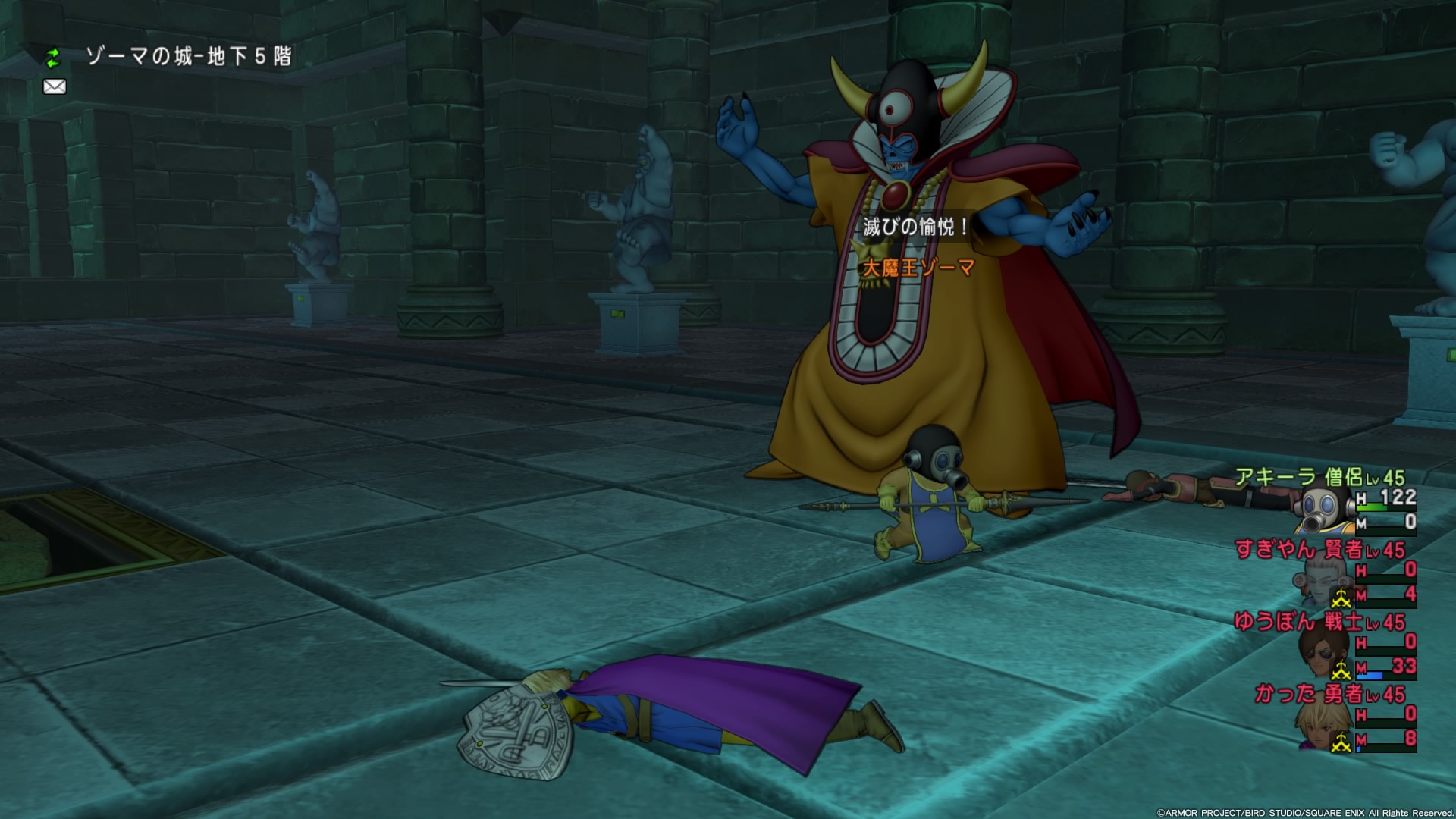Target the 大魔王ゾーマ enemy name label

[x=918, y=268]
